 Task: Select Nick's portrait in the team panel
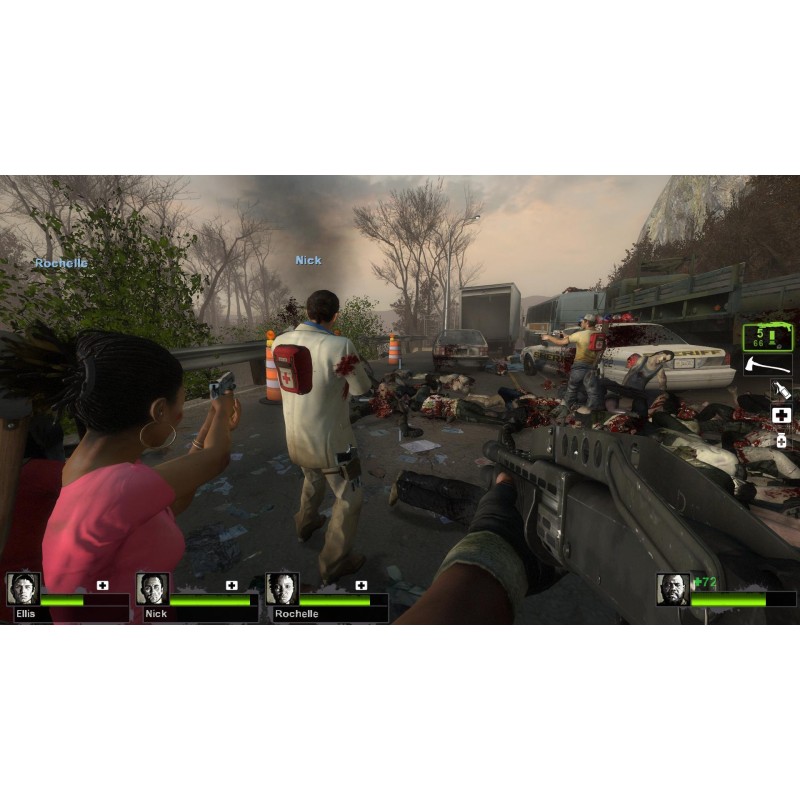tap(153, 589)
